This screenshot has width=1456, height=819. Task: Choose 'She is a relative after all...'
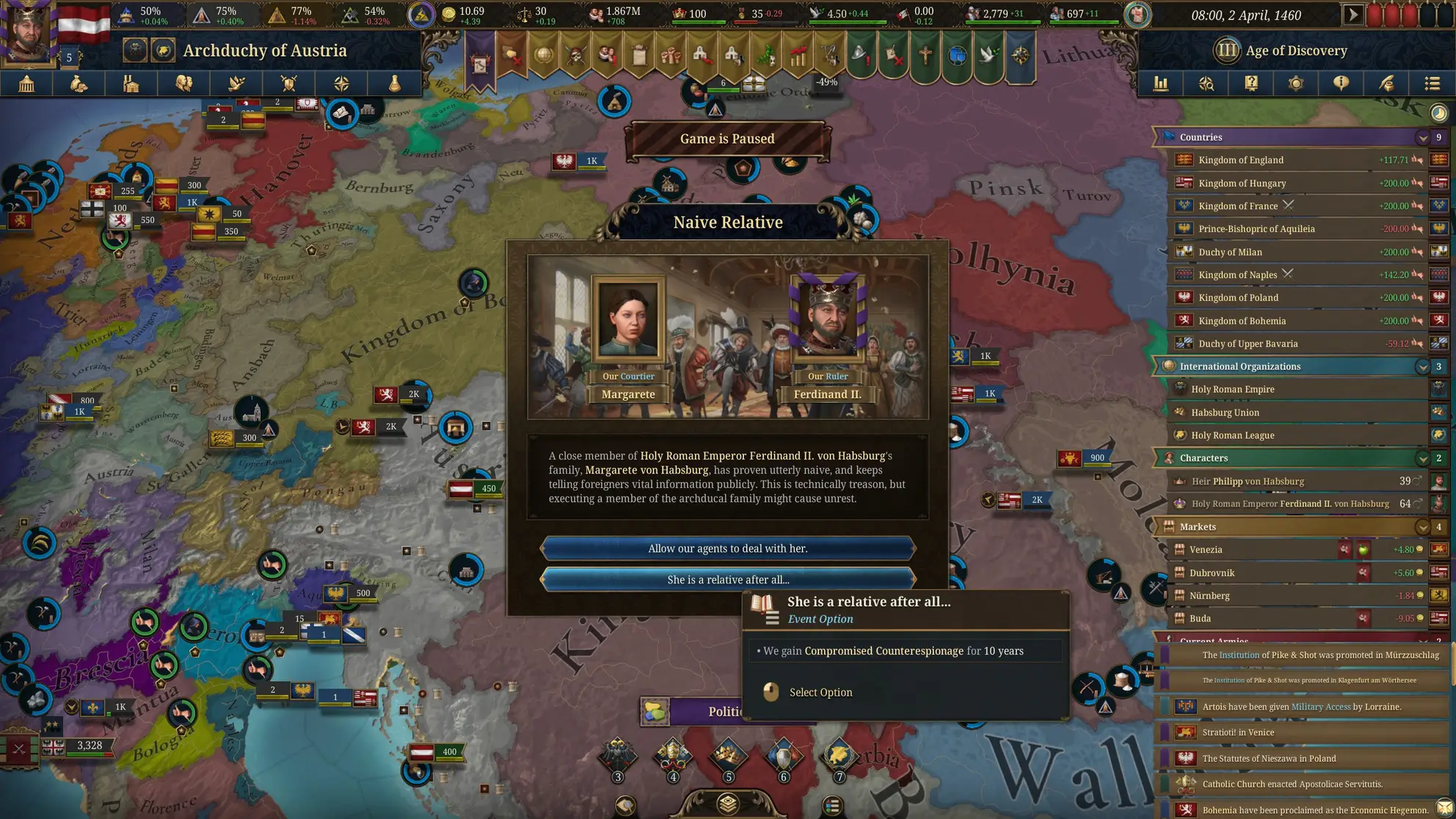click(x=727, y=579)
